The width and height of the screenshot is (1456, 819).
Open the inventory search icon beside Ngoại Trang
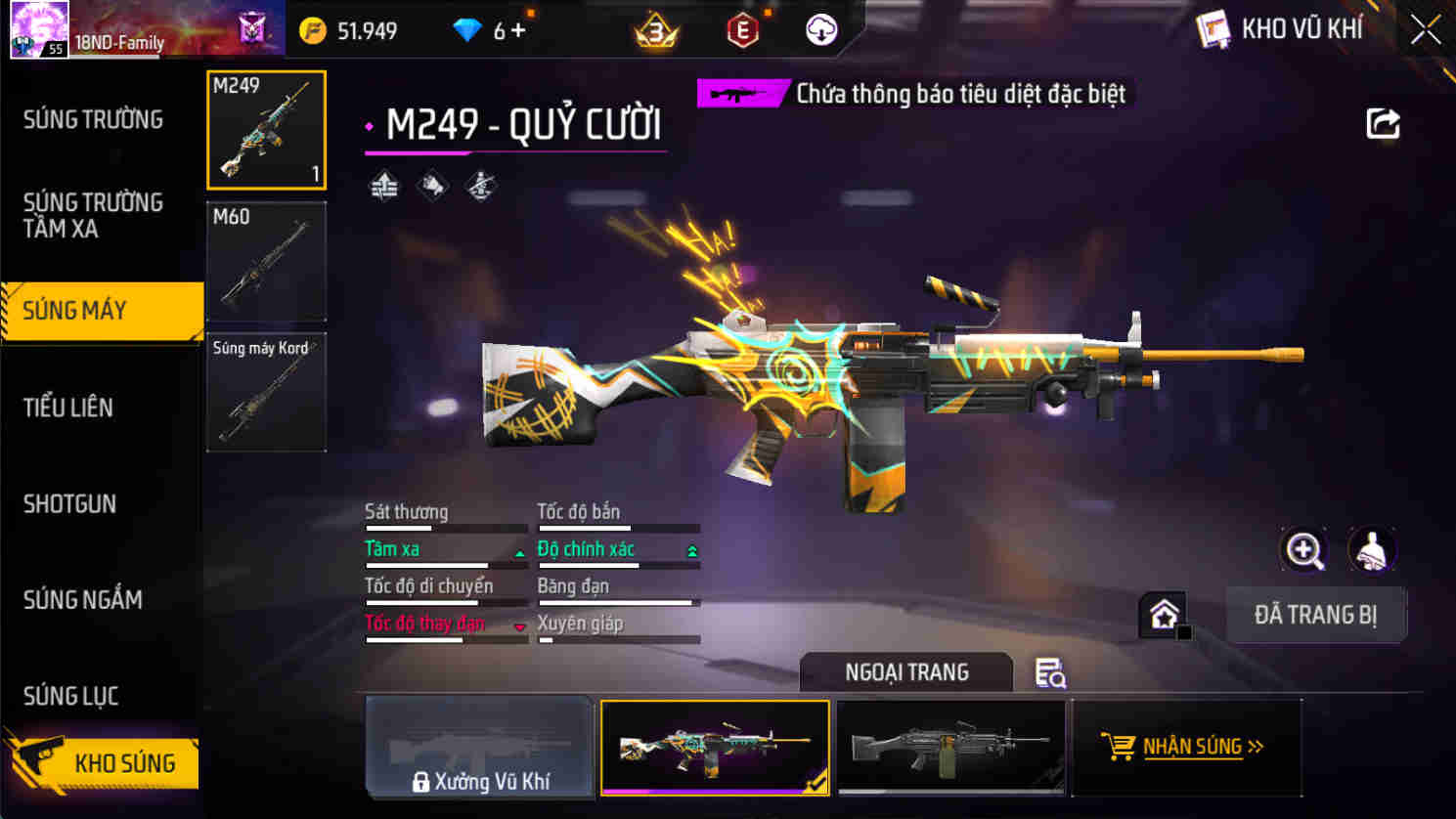coord(1050,673)
